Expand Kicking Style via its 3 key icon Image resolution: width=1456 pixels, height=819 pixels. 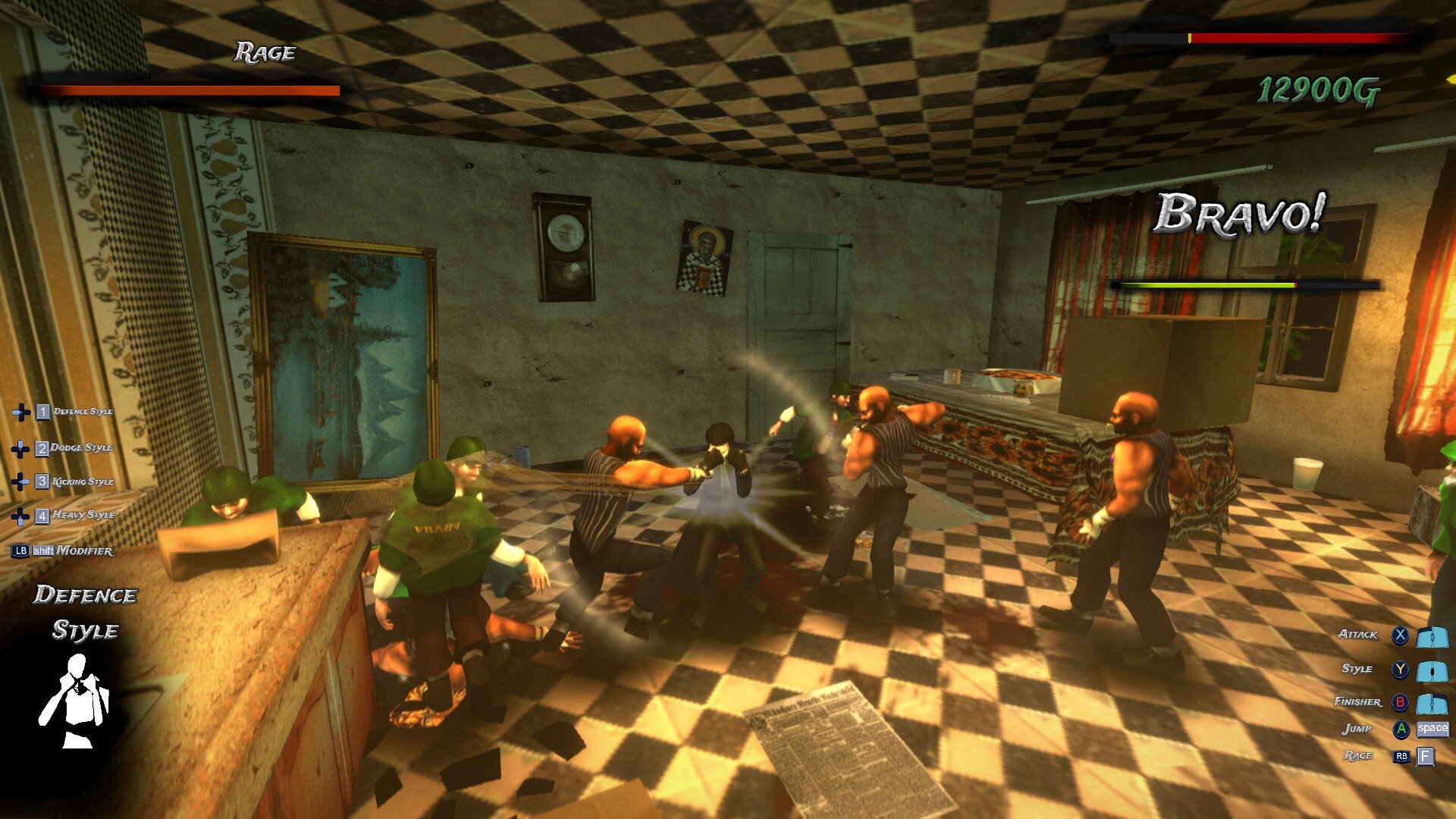click(42, 481)
